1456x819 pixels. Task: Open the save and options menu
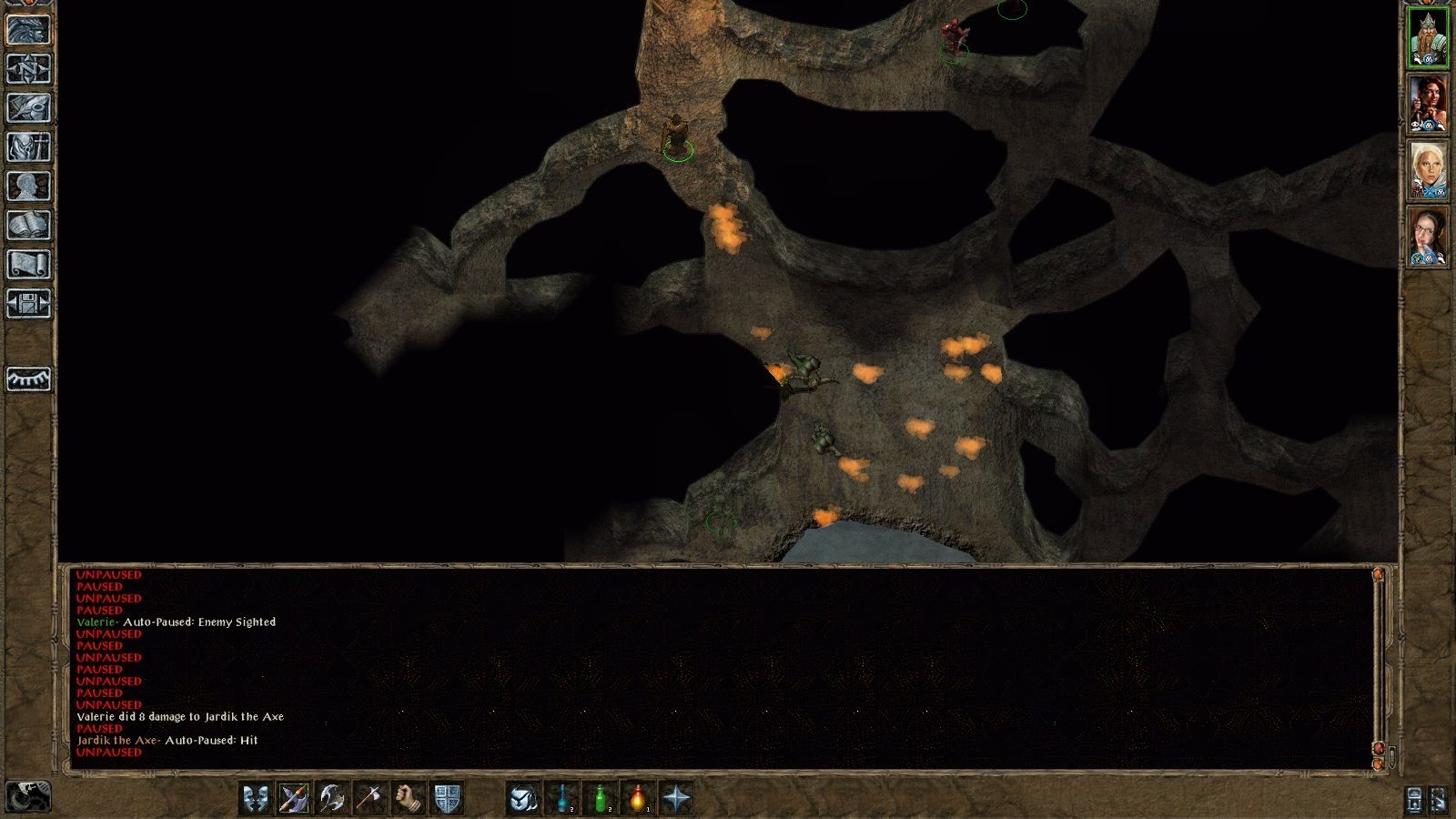(28, 303)
